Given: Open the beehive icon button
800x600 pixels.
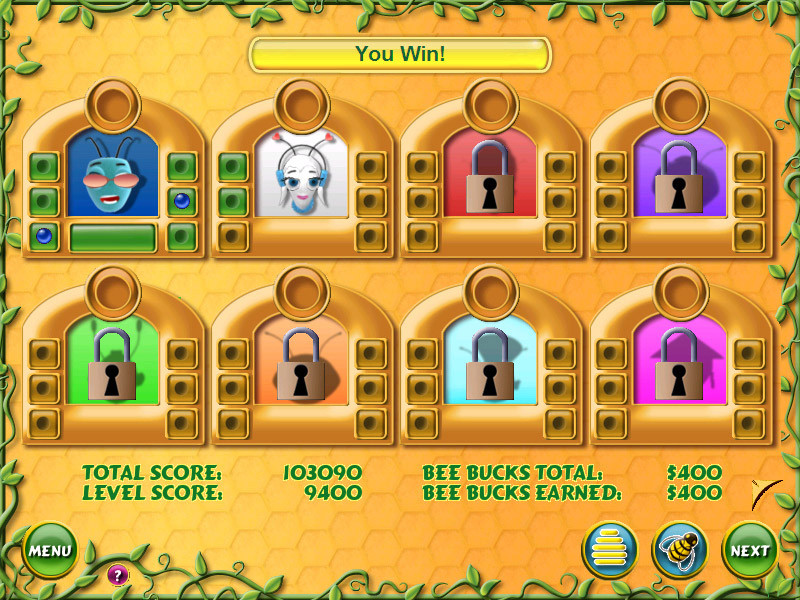Looking at the screenshot, I should (x=610, y=550).
